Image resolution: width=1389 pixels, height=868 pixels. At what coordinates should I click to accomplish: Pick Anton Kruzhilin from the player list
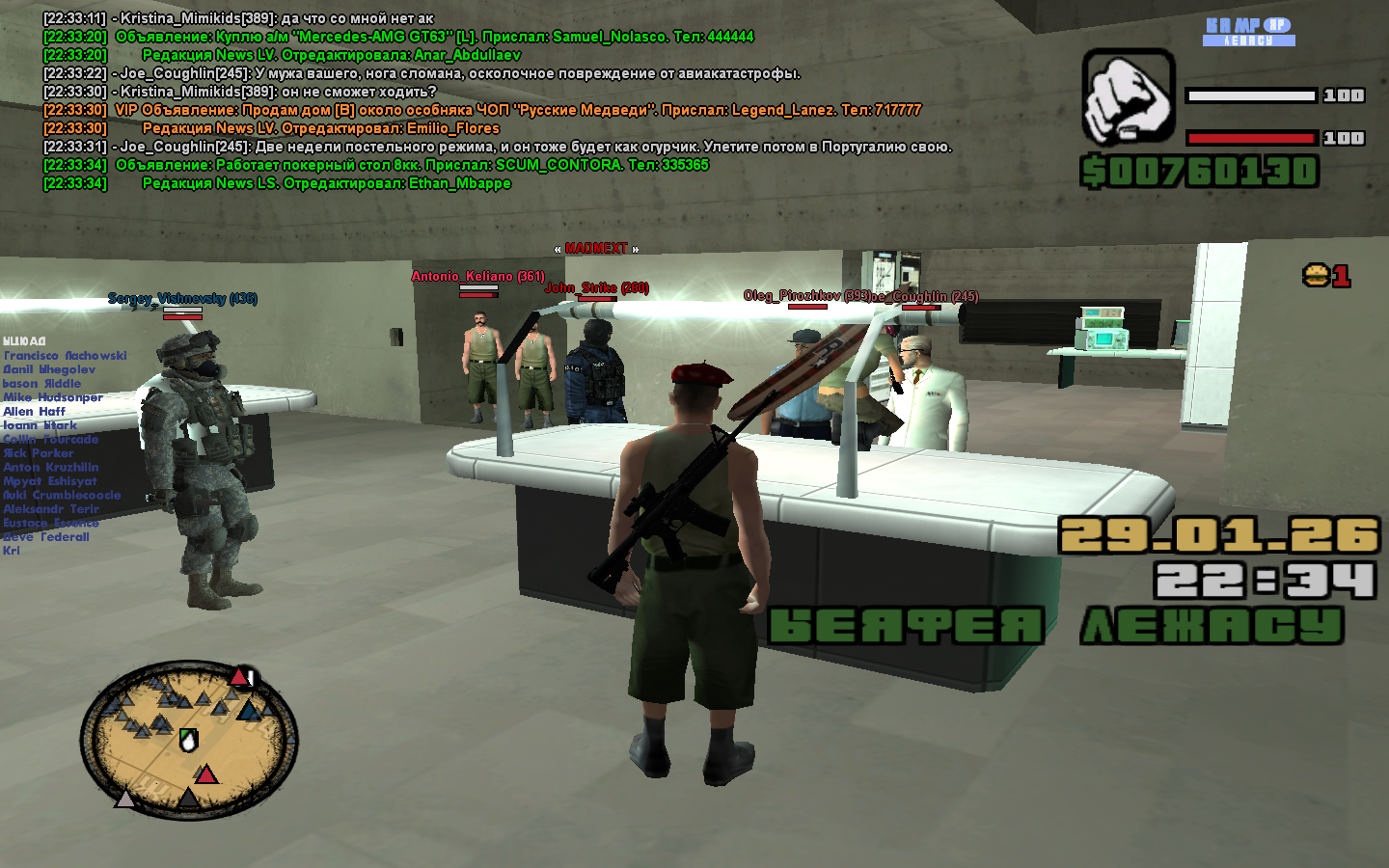pyautogui.click(x=51, y=467)
